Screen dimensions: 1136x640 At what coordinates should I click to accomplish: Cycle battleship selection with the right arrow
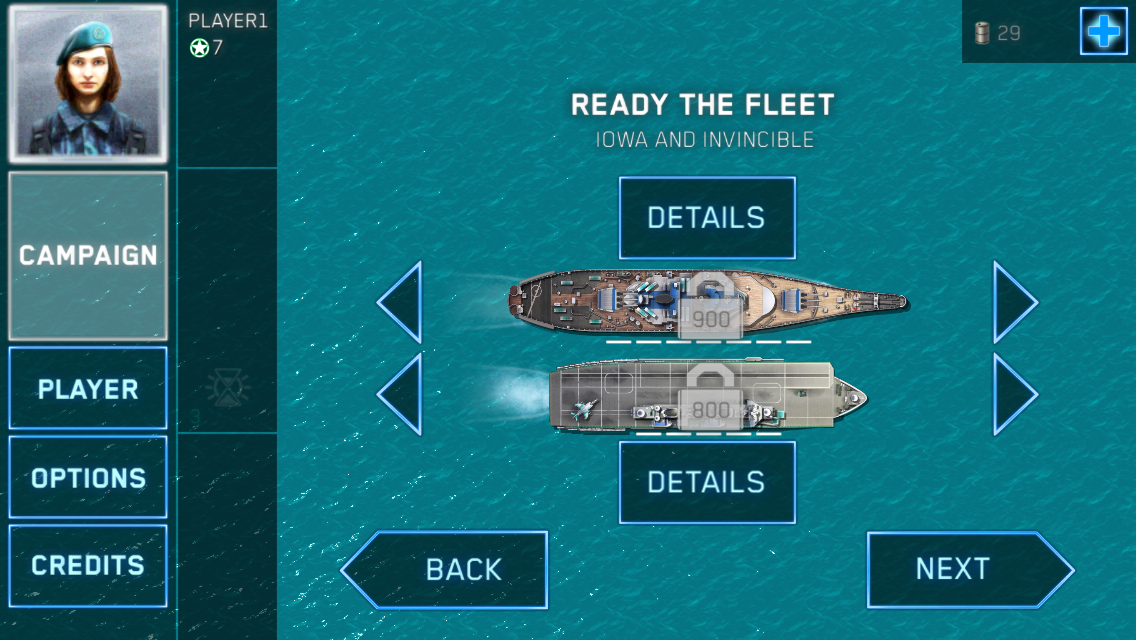coord(1013,302)
